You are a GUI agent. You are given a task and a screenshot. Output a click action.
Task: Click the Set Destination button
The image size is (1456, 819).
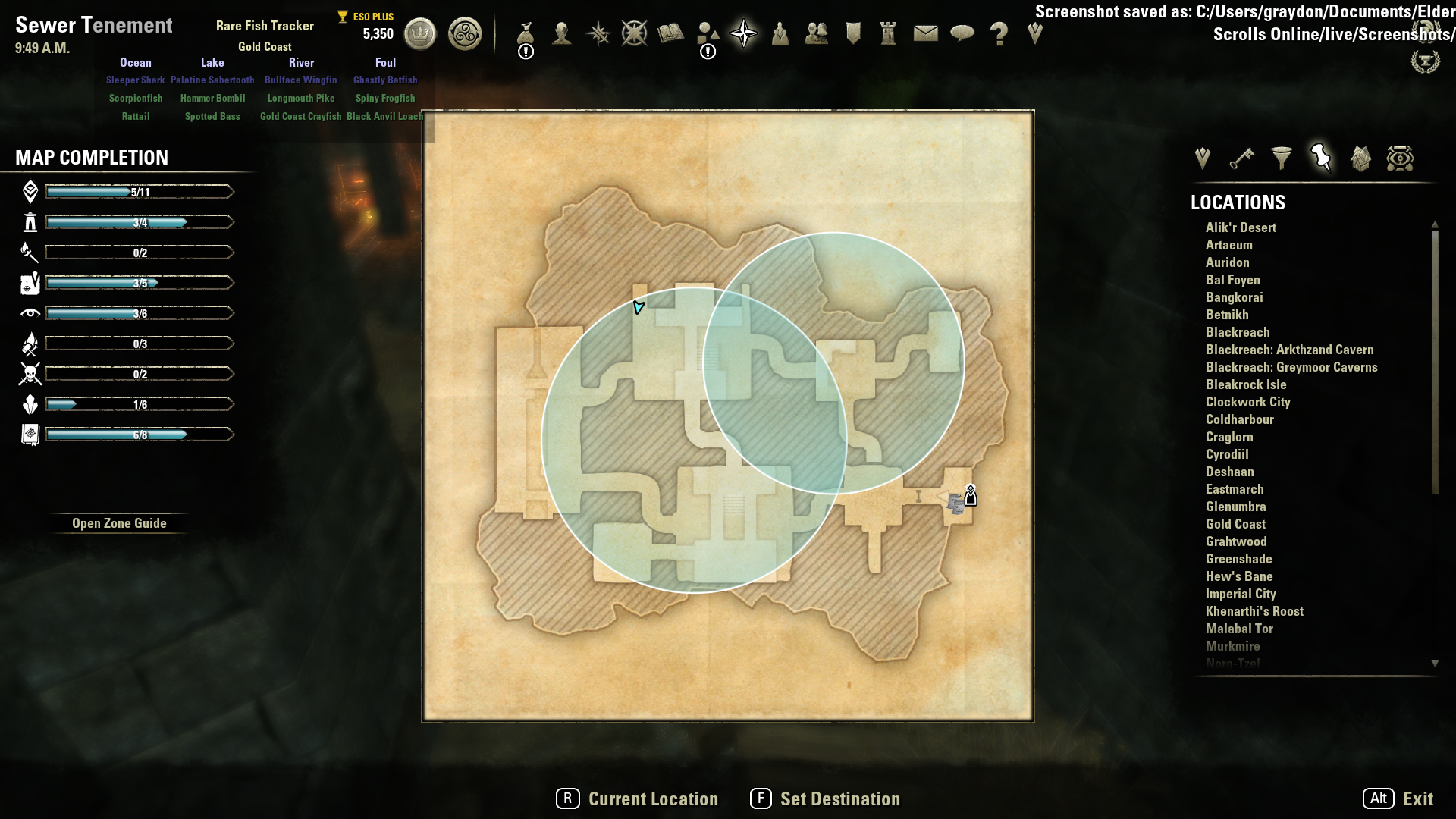pos(825,799)
